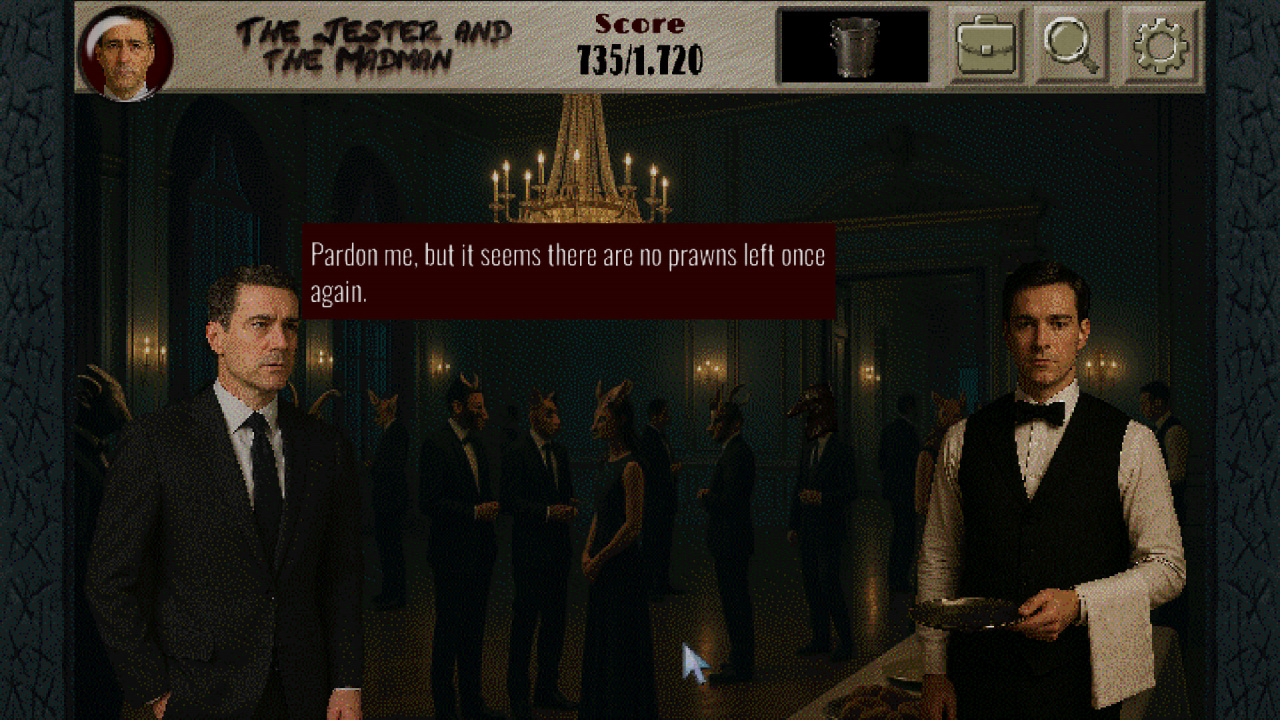The image size is (1280, 720).
Task: Open the briefcase inventory
Action: (x=985, y=45)
